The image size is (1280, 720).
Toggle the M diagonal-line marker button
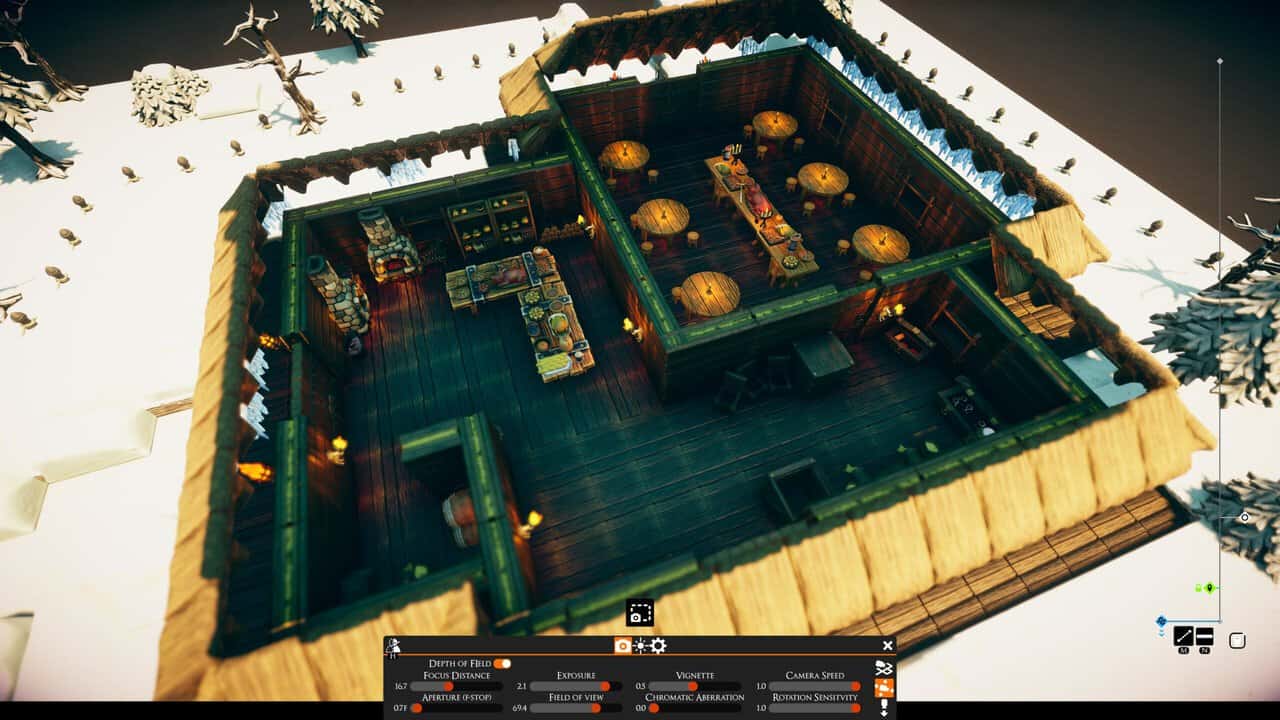pyautogui.click(x=1182, y=637)
